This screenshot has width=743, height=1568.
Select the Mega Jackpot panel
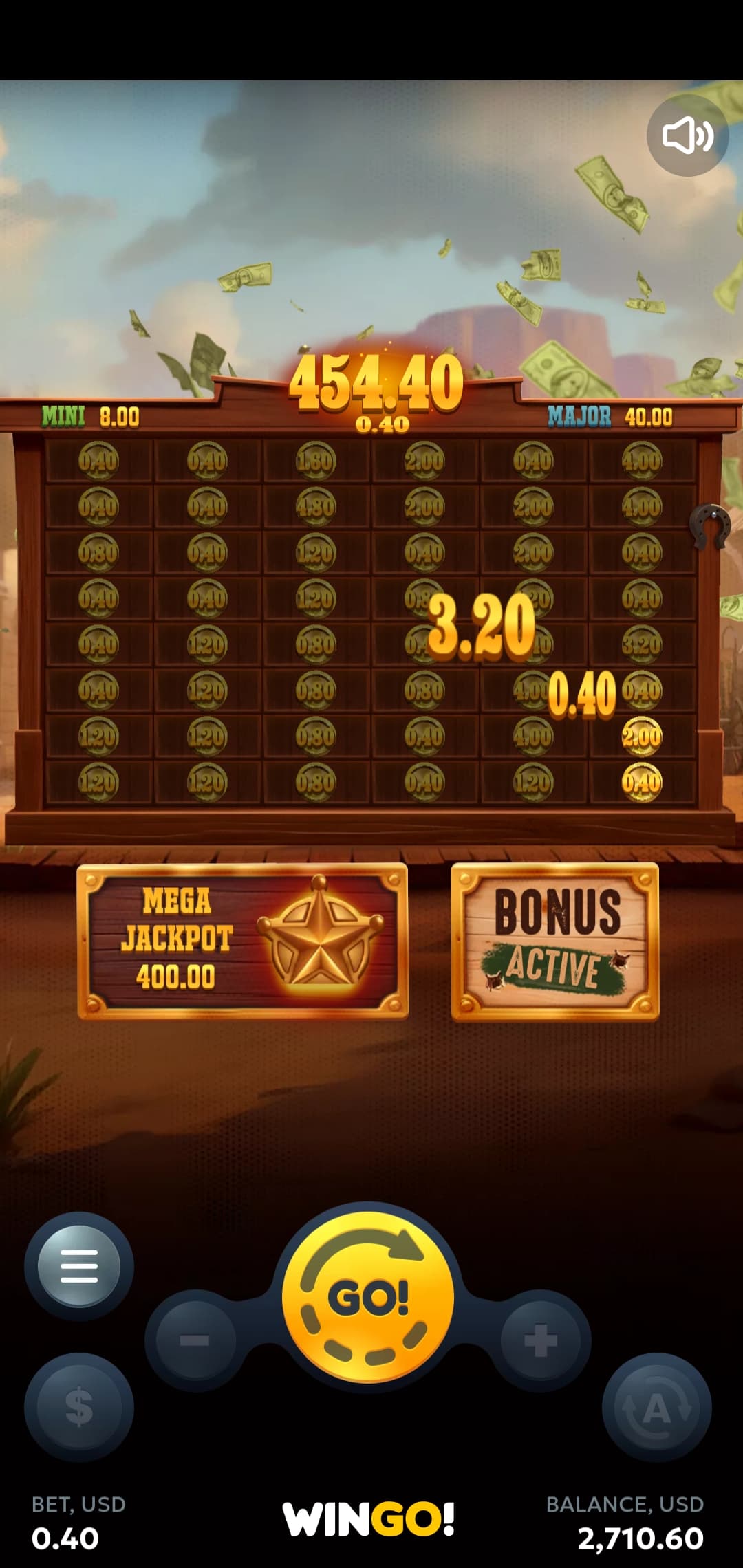click(243, 941)
